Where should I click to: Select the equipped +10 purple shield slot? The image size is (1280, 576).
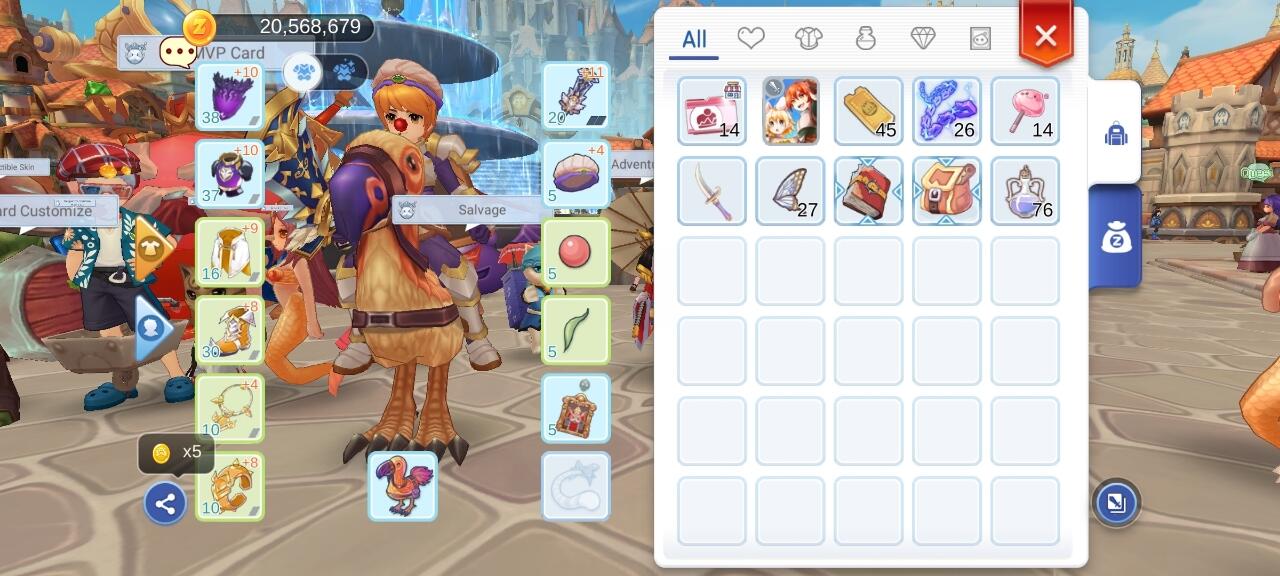pyautogui.click(x=230, y=97)
